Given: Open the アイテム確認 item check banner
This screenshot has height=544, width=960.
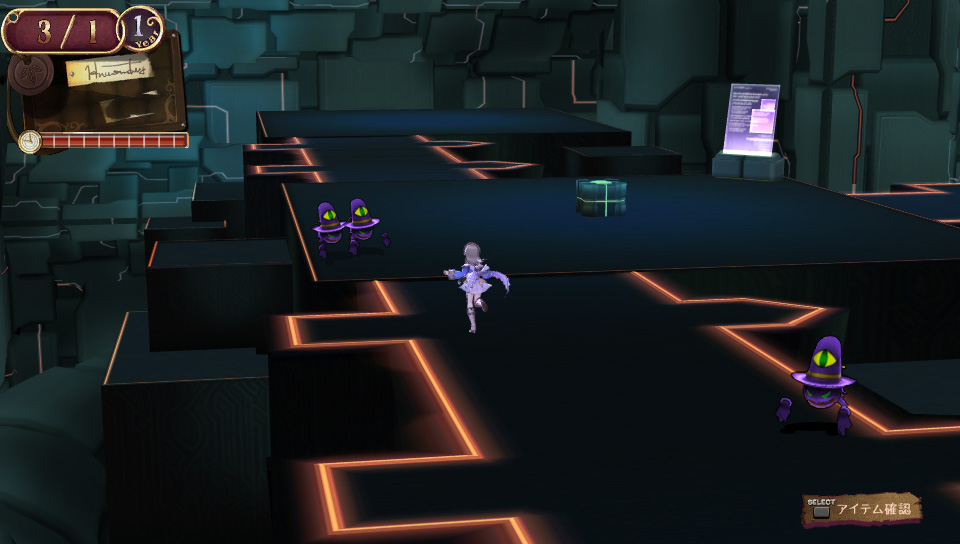Looking at the screenshot, I should [862, 510].
